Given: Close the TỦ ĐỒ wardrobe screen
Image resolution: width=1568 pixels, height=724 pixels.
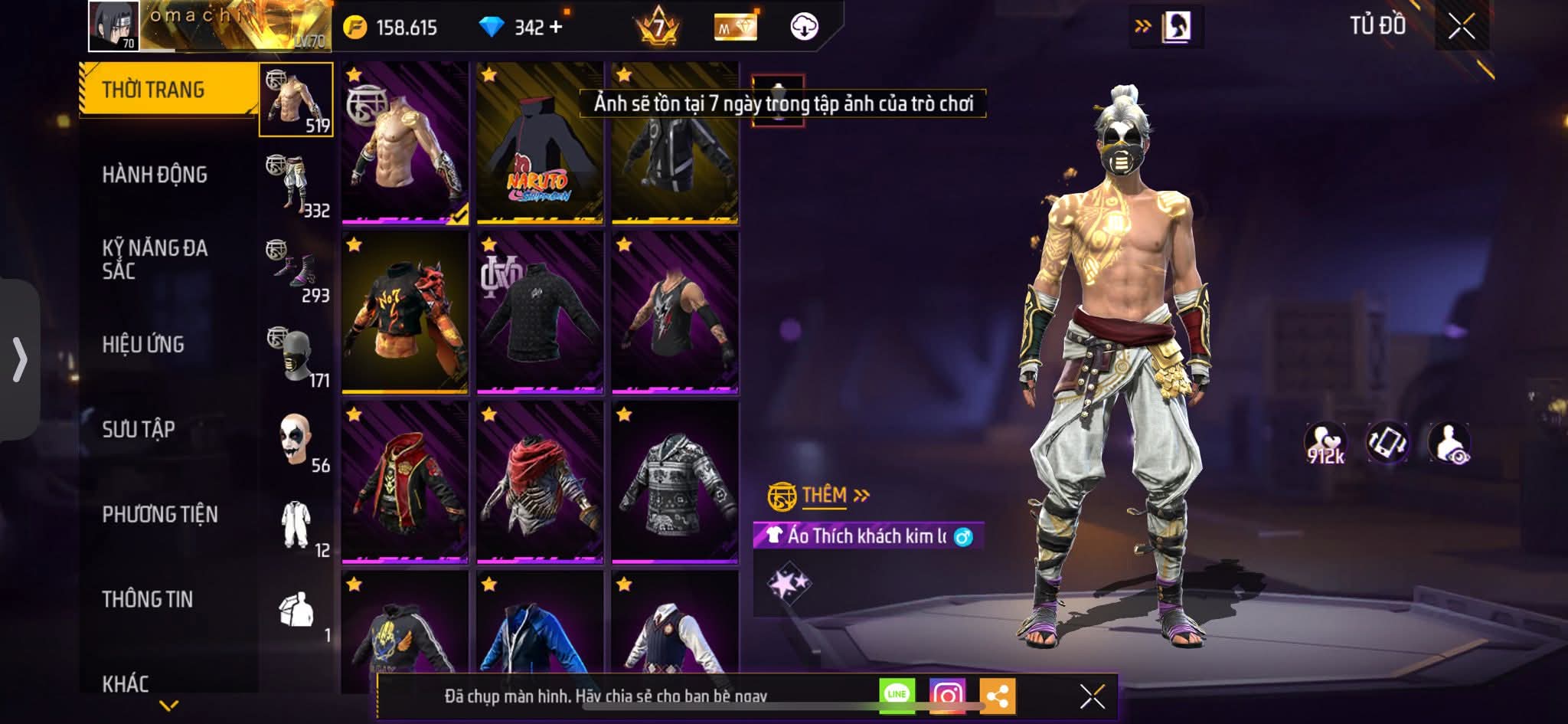Looking at the screenshot, I should (1462, 27).
